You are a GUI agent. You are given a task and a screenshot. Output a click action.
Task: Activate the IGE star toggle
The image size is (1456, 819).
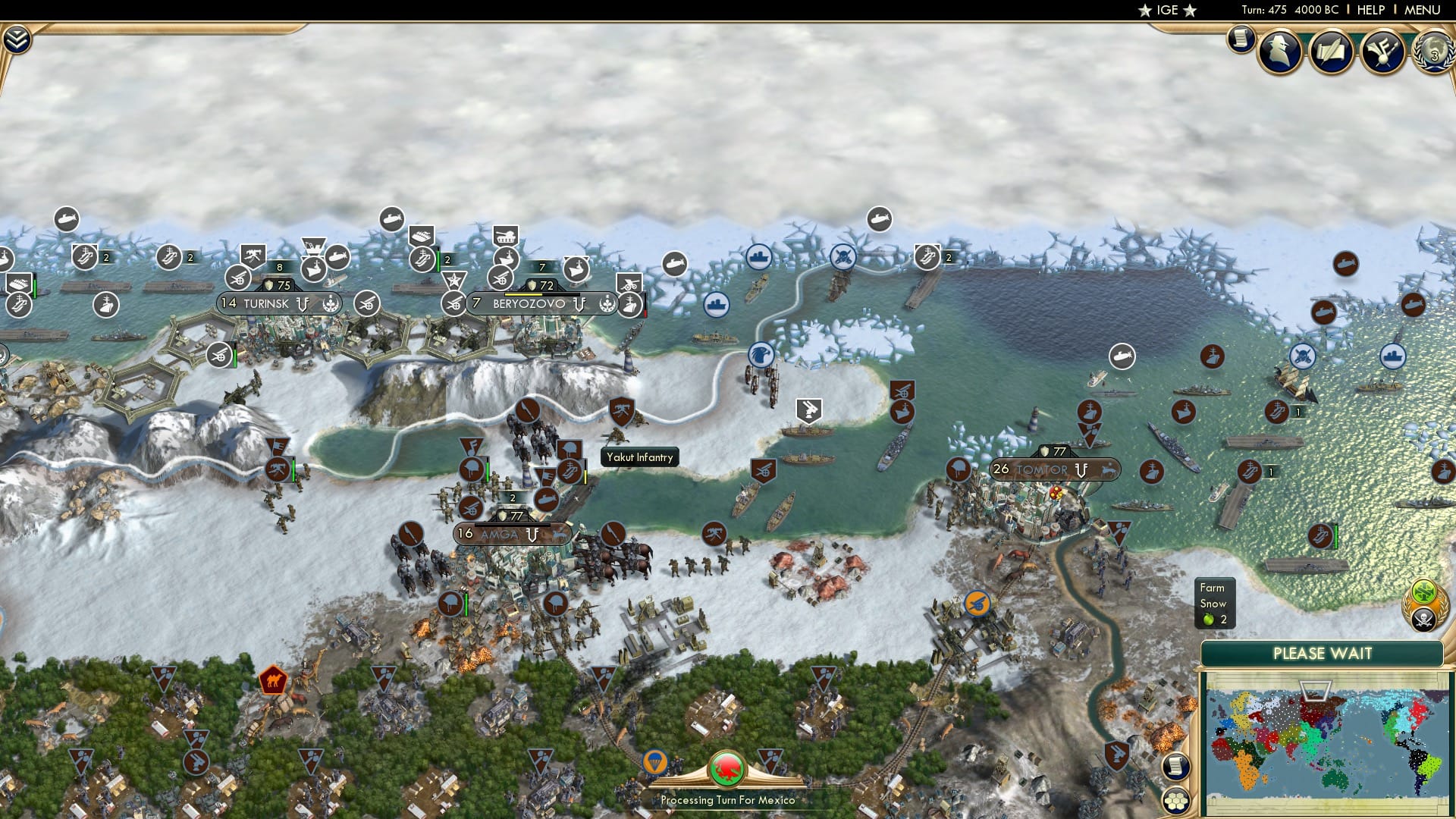tap(1167, 10)
